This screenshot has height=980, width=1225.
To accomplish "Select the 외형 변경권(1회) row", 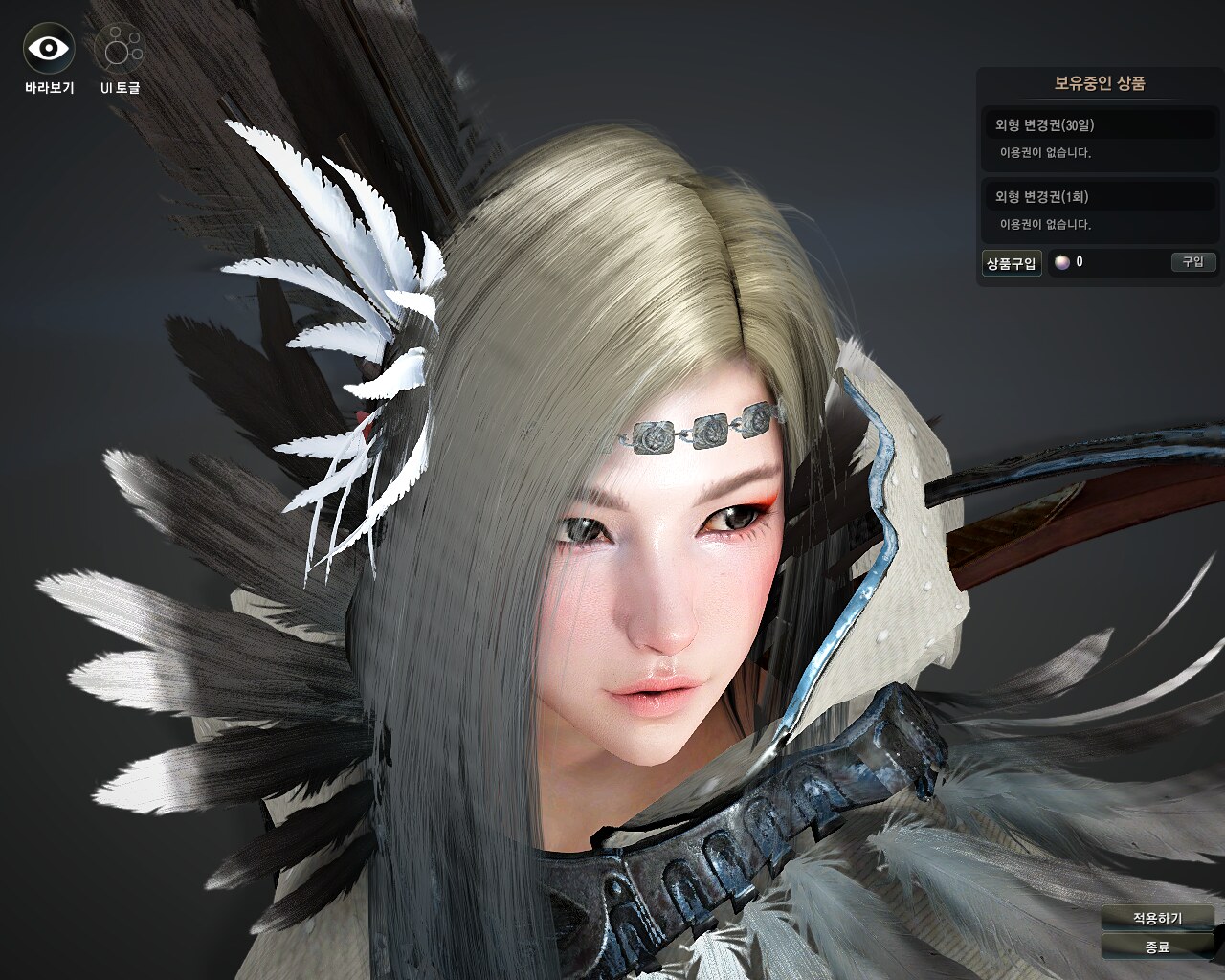I will (x=1099, y=197).
